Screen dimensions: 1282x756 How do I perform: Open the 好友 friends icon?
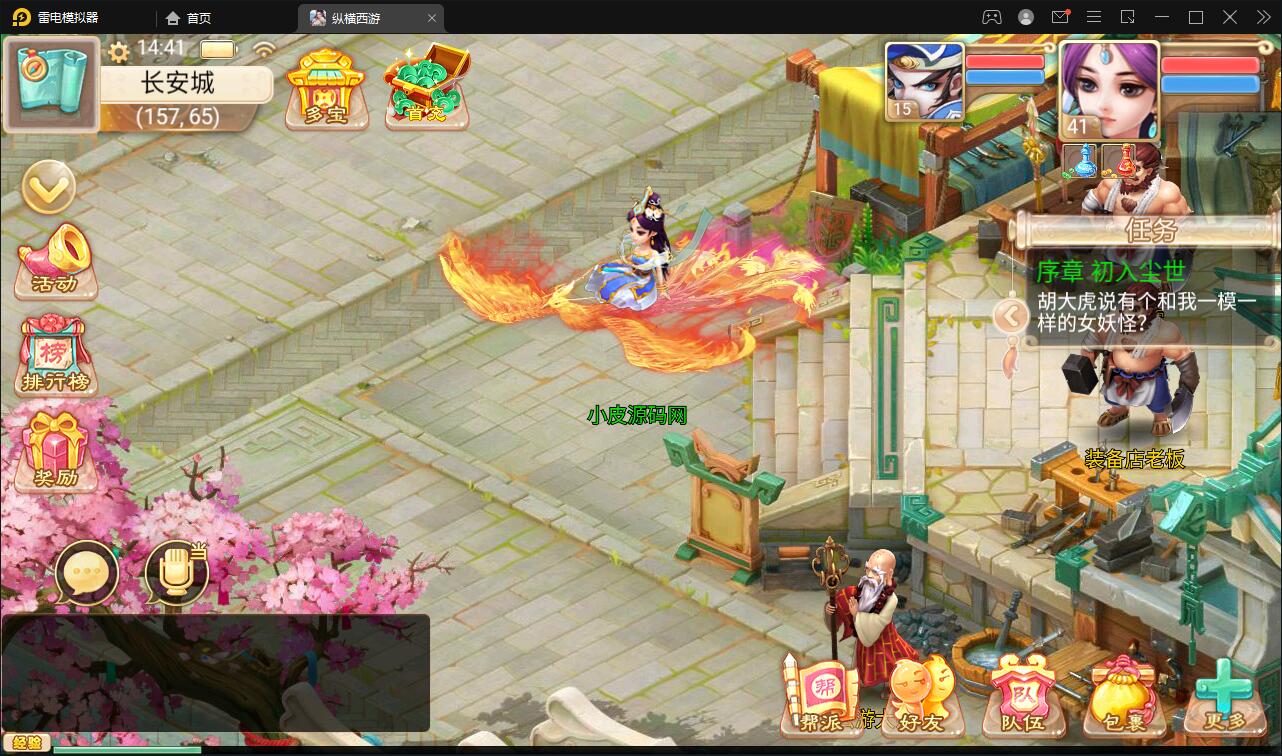tap(922, 693)
